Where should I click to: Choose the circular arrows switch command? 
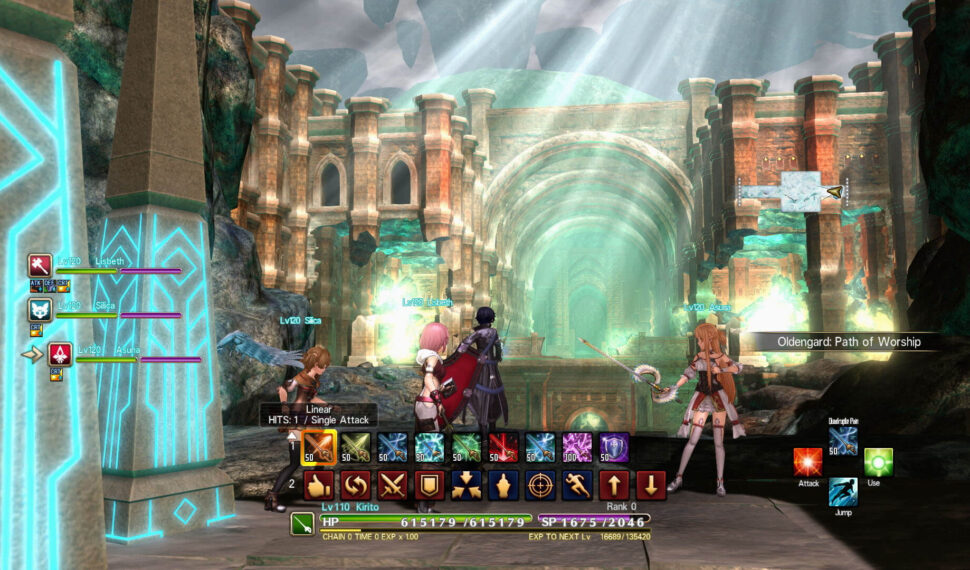click(355, 485)
